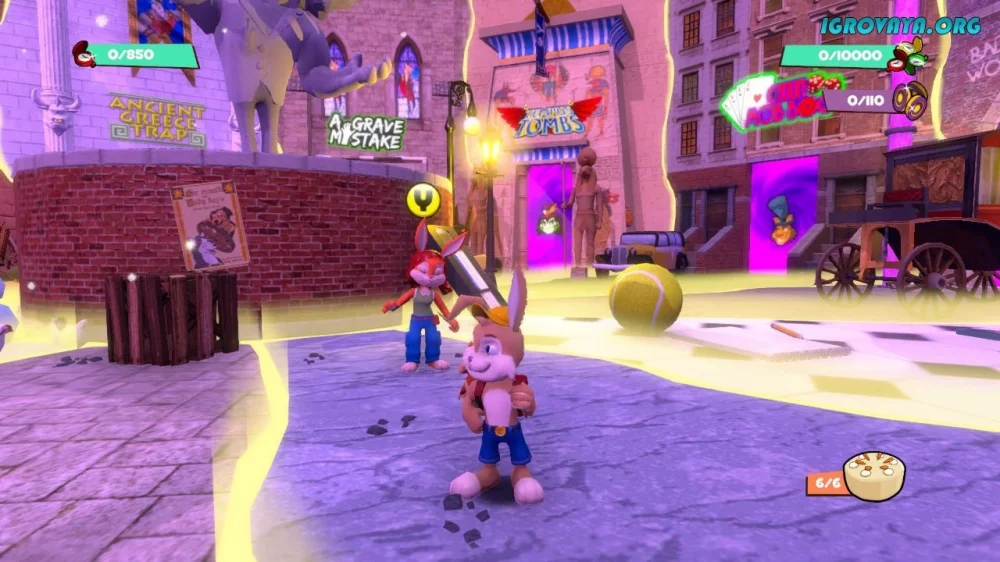Click the gold token icon beside 0/110
1000x562 pixels.
[910, 99]
